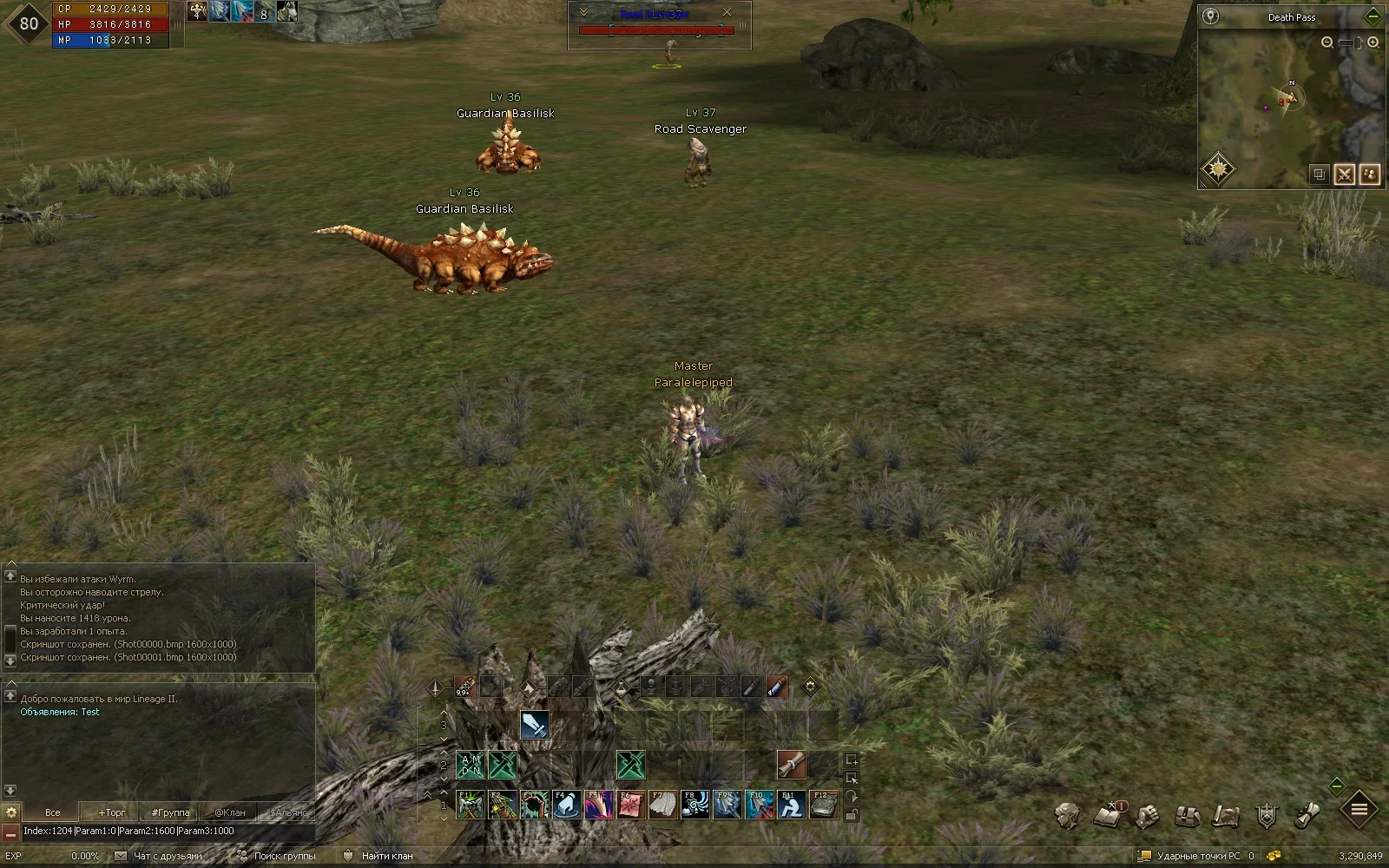Use the blue potion vial with count 4
Viewport: 1389px width, 868px height.
click(x=777, y=687)
